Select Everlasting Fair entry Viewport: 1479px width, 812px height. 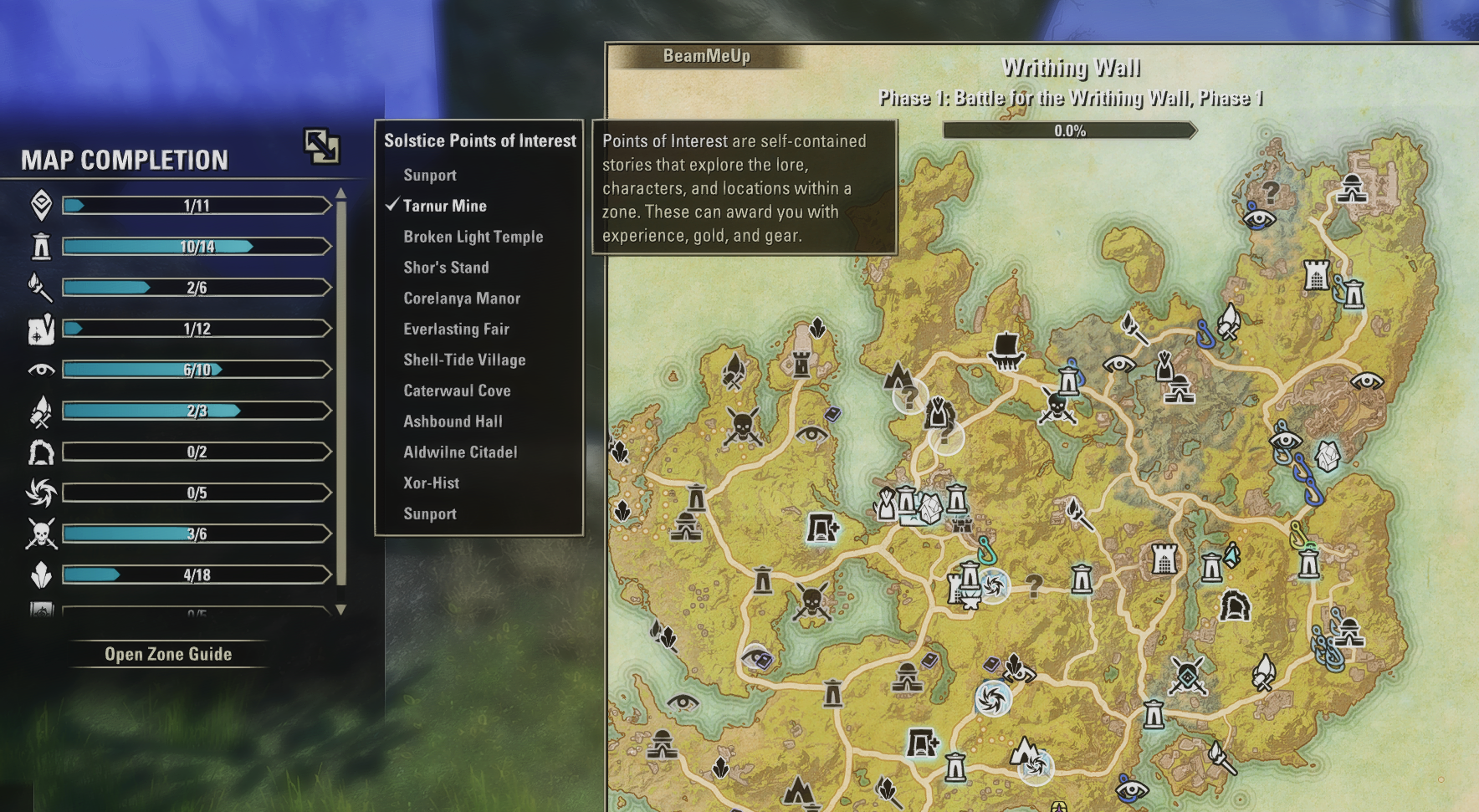(456, 329)
